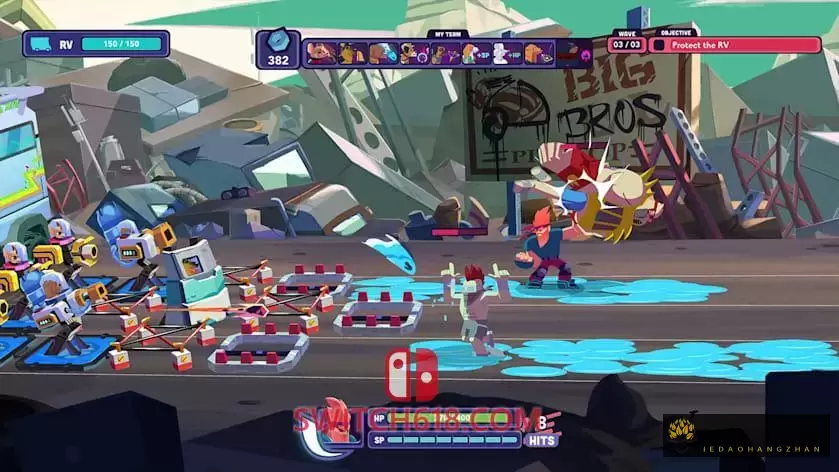The image size is (839, 472).
Task: Select the dog with blue shield team slot
Action: point(383,52)
